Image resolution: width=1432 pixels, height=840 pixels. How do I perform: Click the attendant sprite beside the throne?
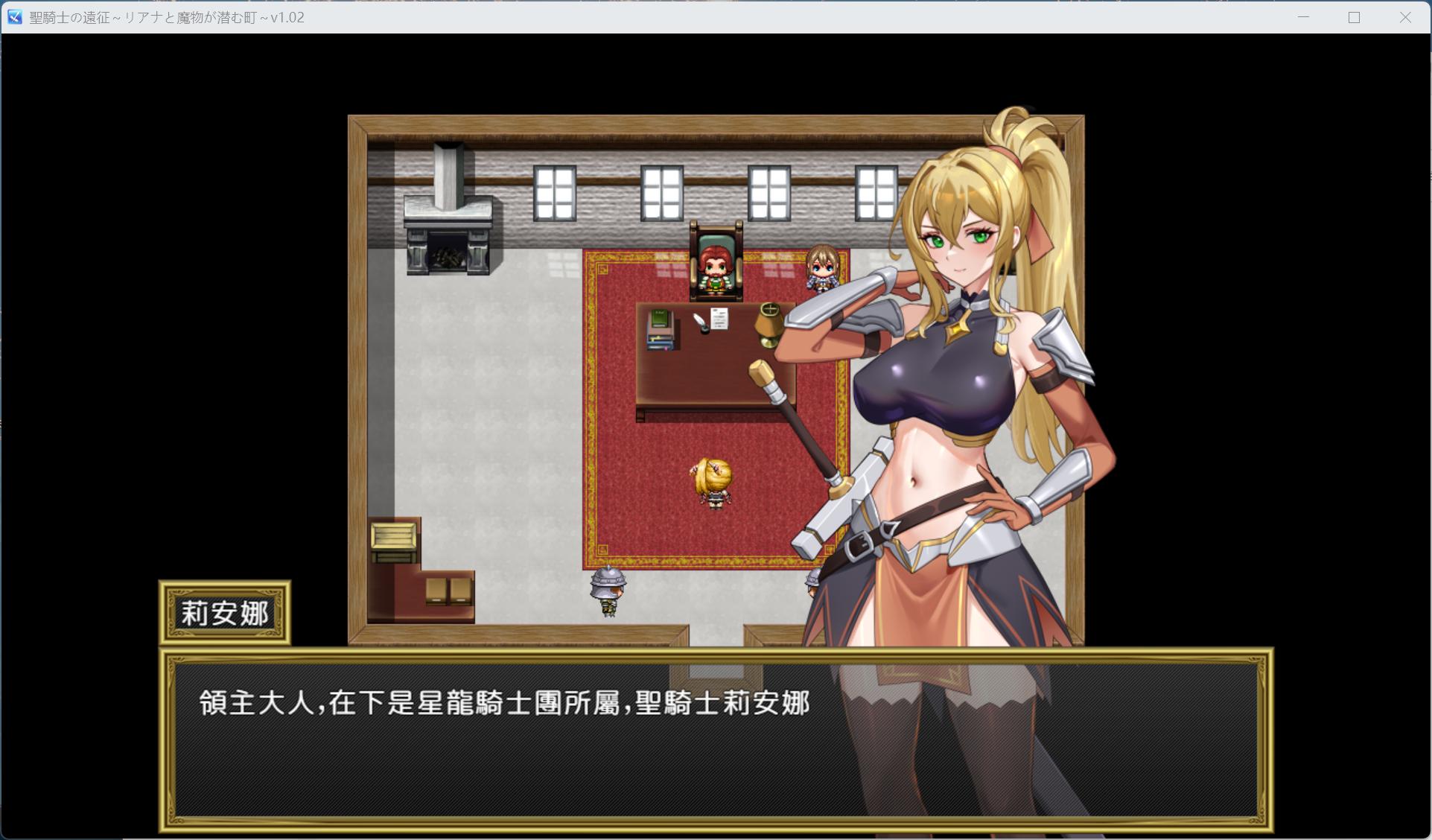pos(822,268)
